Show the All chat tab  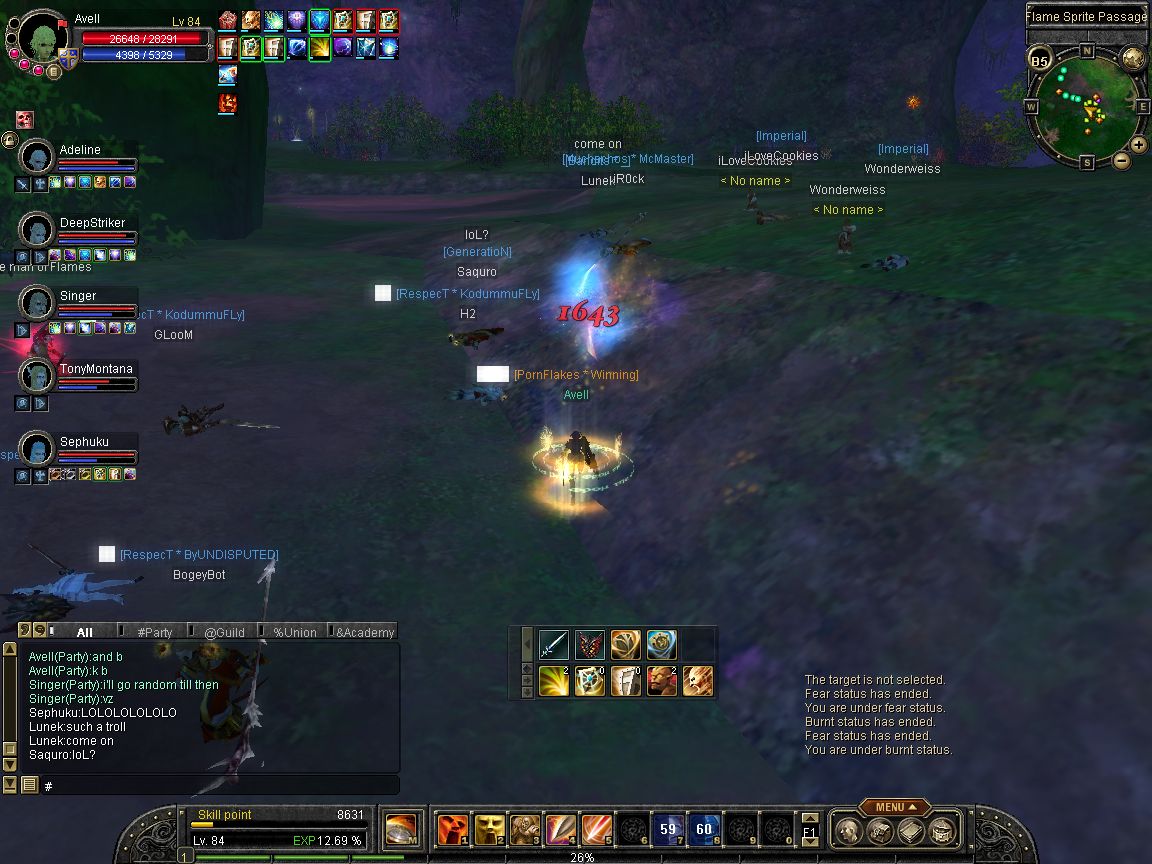[84, 632]
